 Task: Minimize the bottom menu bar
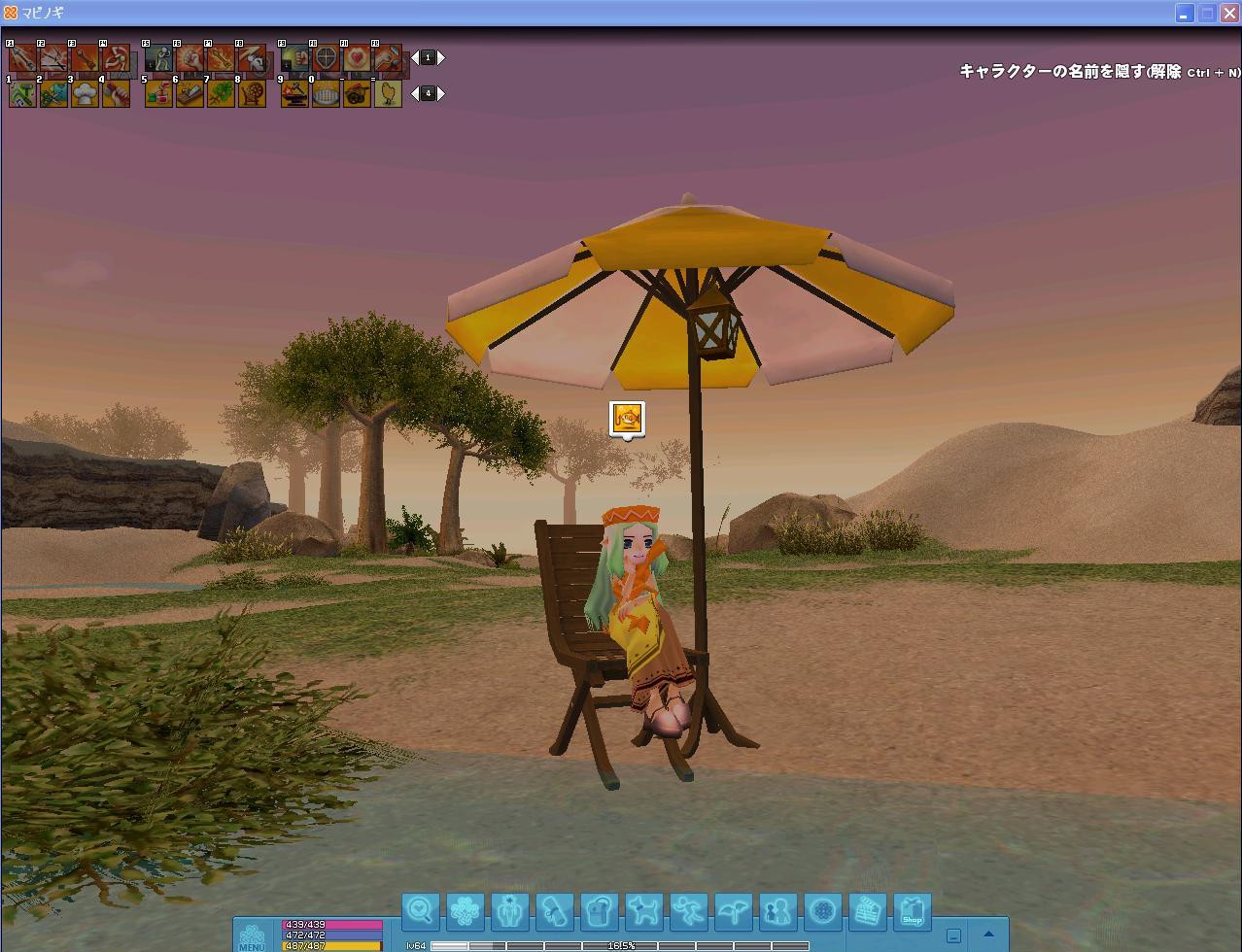(953, 935)
